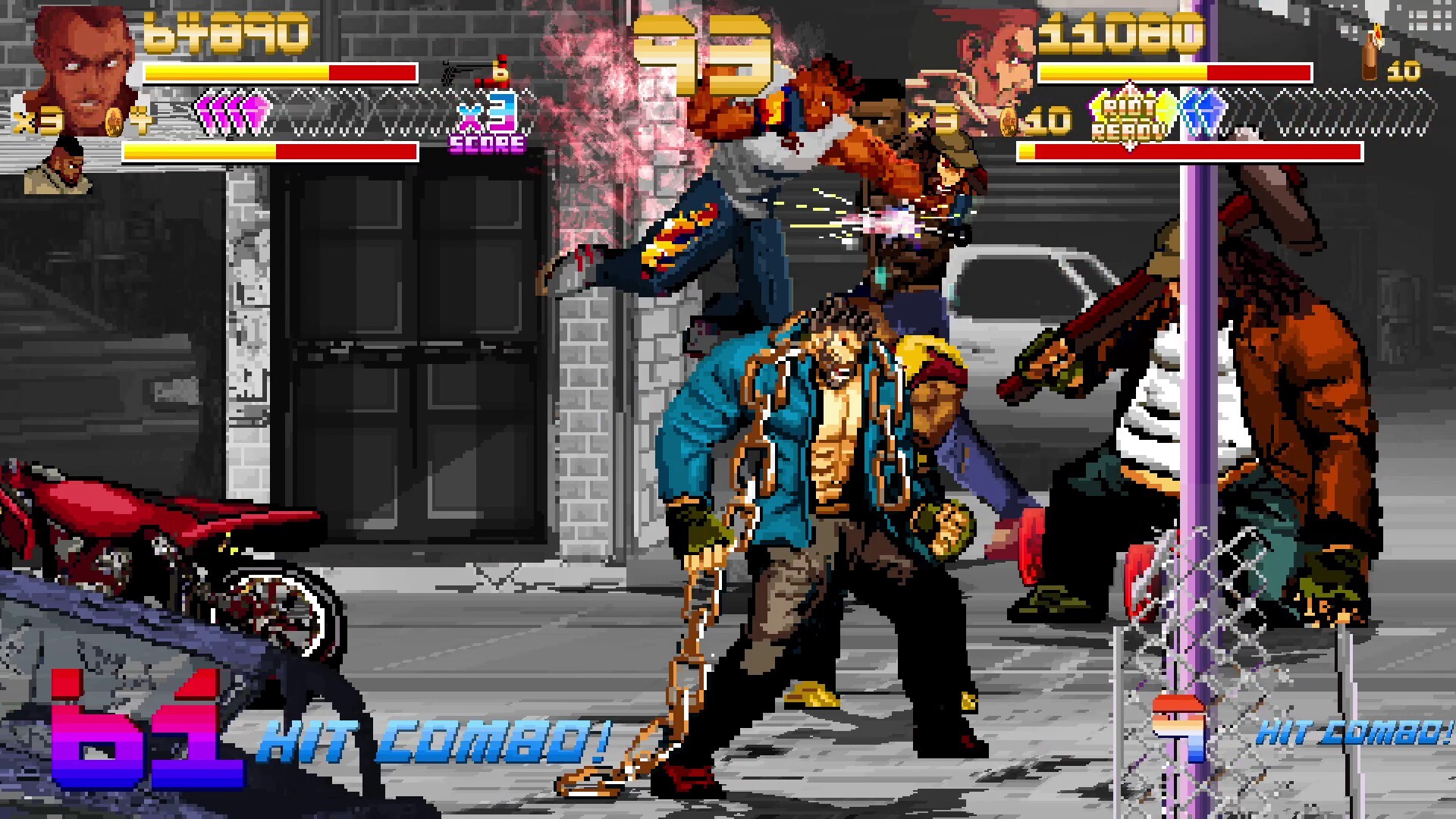Image resolution: width=1456 pixels, height=819 pixels.
Task: Click the 64890 score readout
Action: (x=227, y=34)
